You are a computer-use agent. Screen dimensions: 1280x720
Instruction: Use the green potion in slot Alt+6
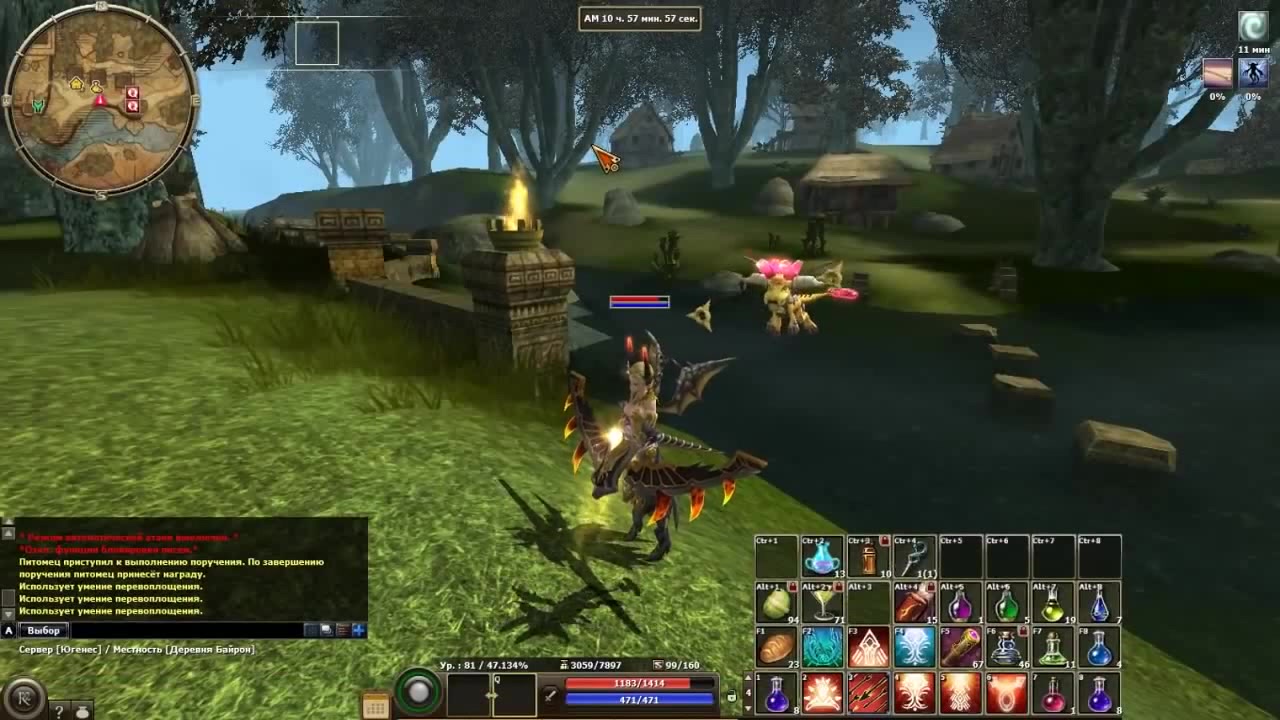coord(1006,603)
